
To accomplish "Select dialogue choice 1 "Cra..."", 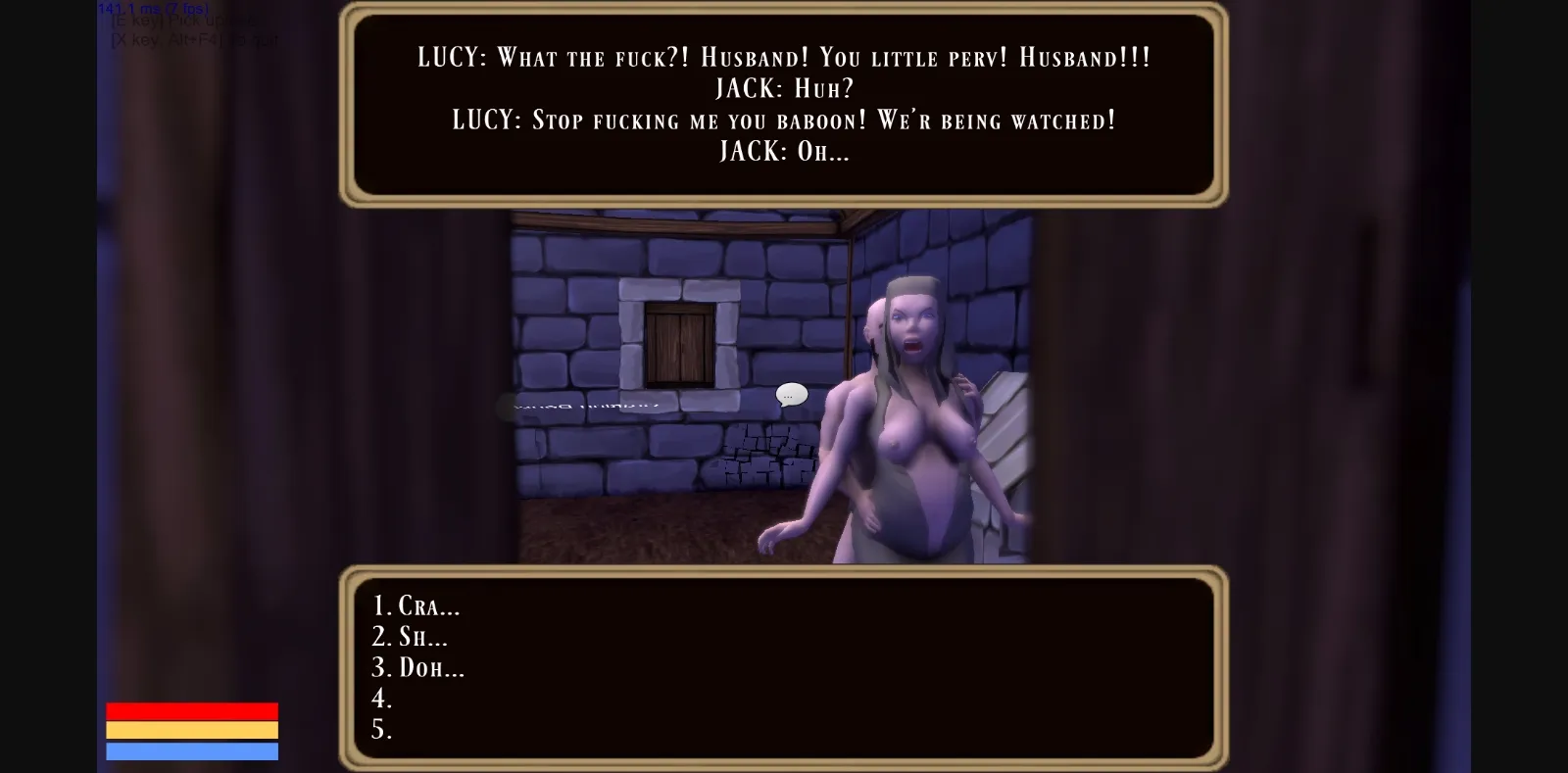I will click(x=416, y=606).
